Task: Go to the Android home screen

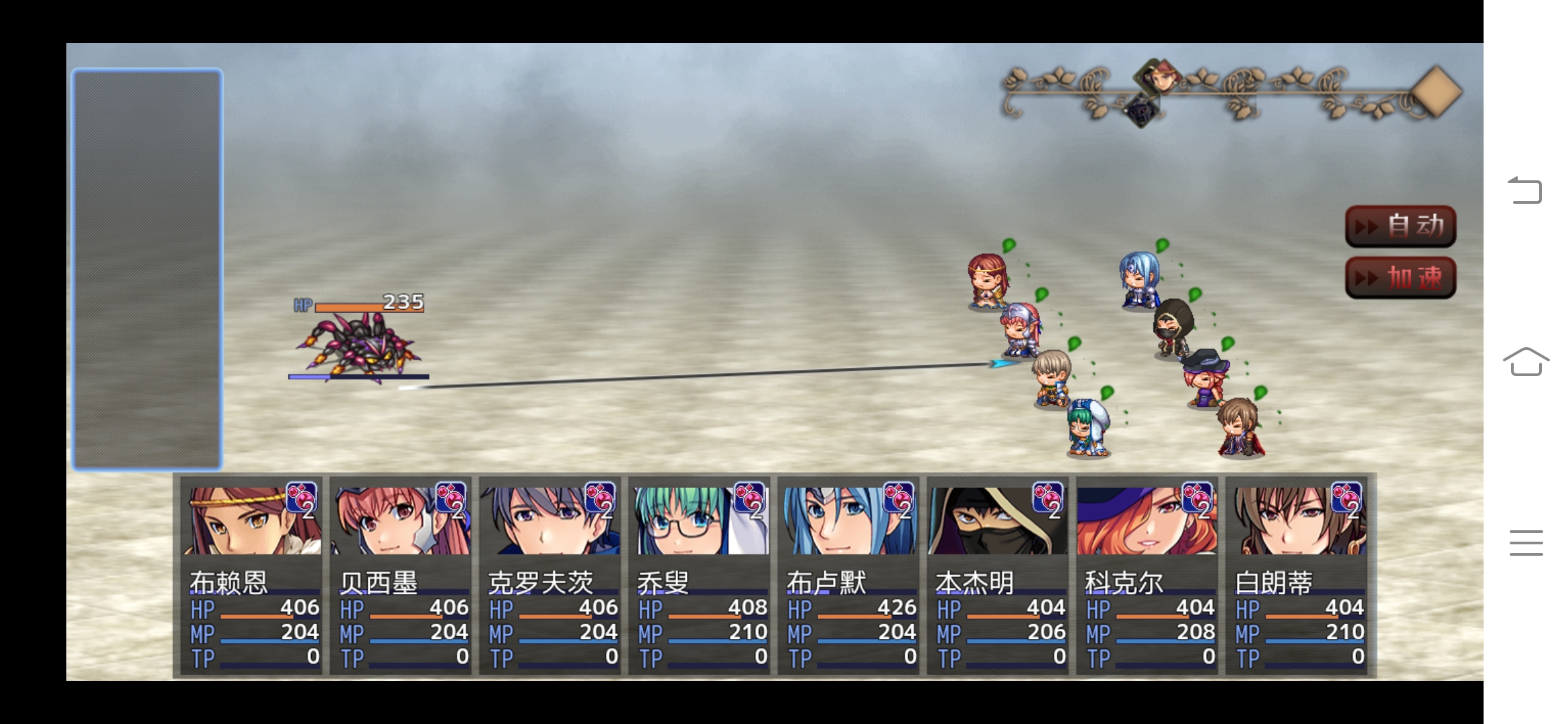Action: click(1526, 362)
